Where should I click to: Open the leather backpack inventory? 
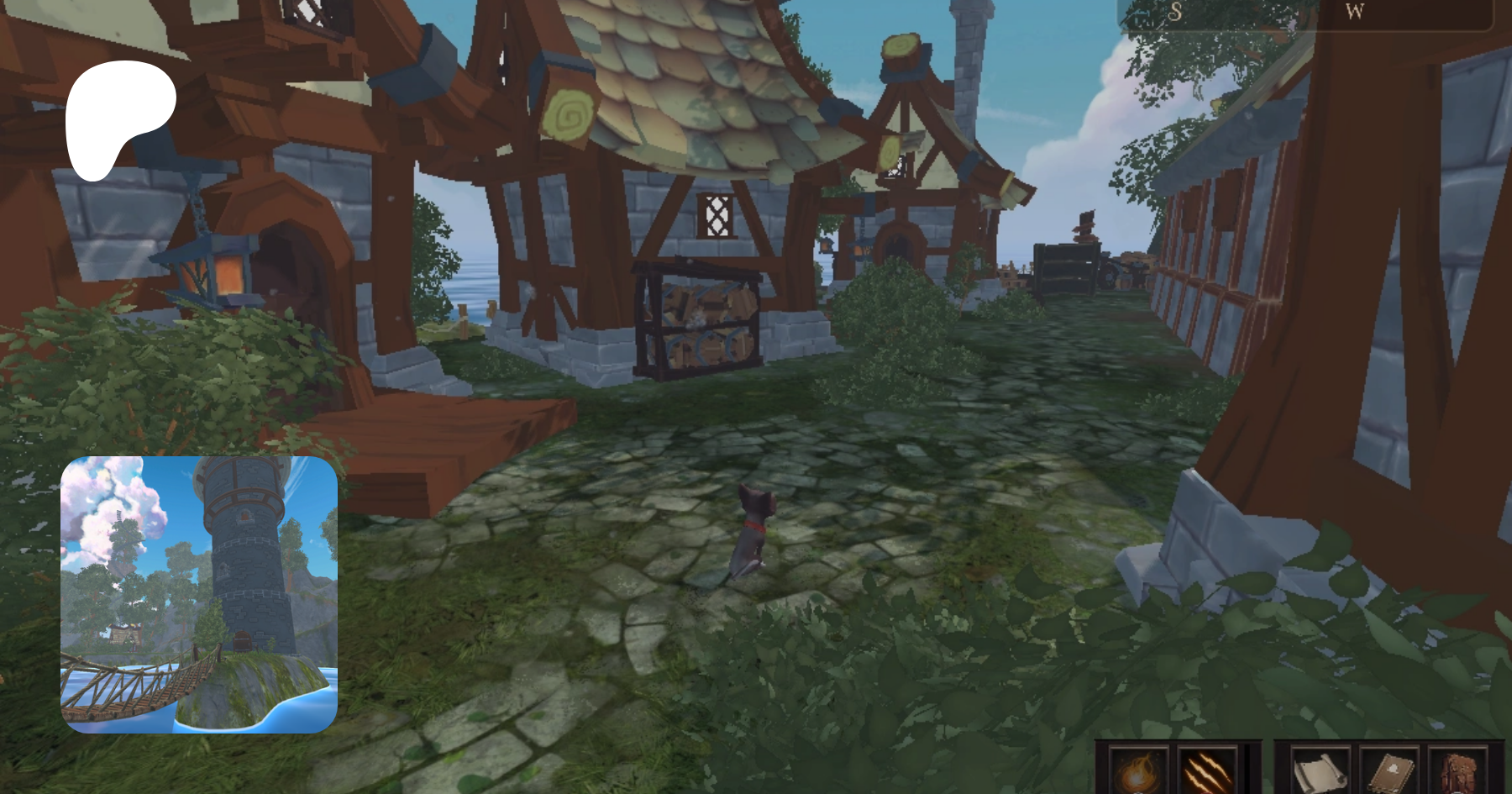tap(1458, 771)
